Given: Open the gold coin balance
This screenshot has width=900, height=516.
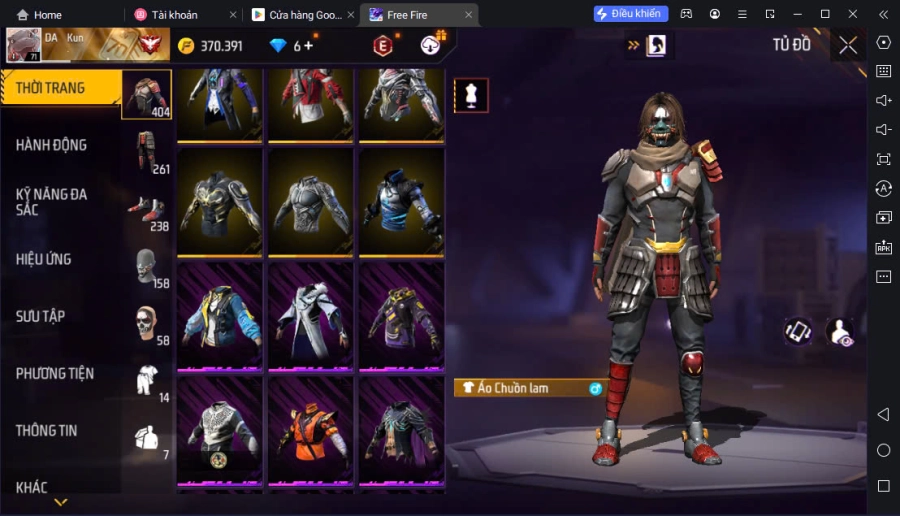Looking at the screenshot, I should pyautogui.click(x=211, y=46).
